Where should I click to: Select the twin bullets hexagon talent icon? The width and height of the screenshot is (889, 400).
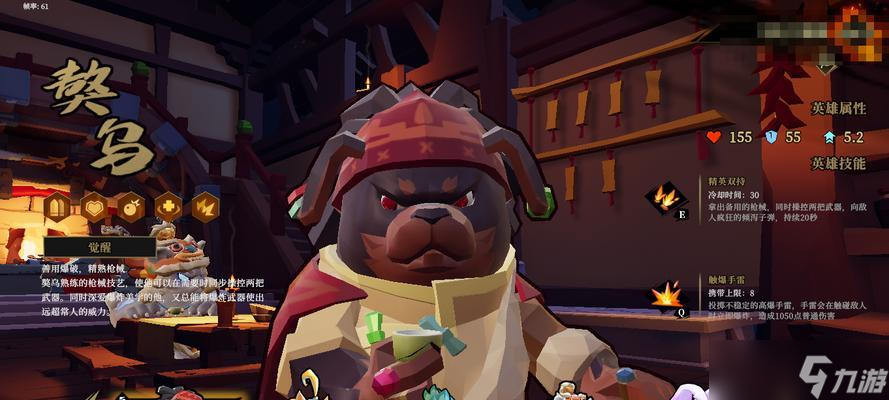coord(57,208)
